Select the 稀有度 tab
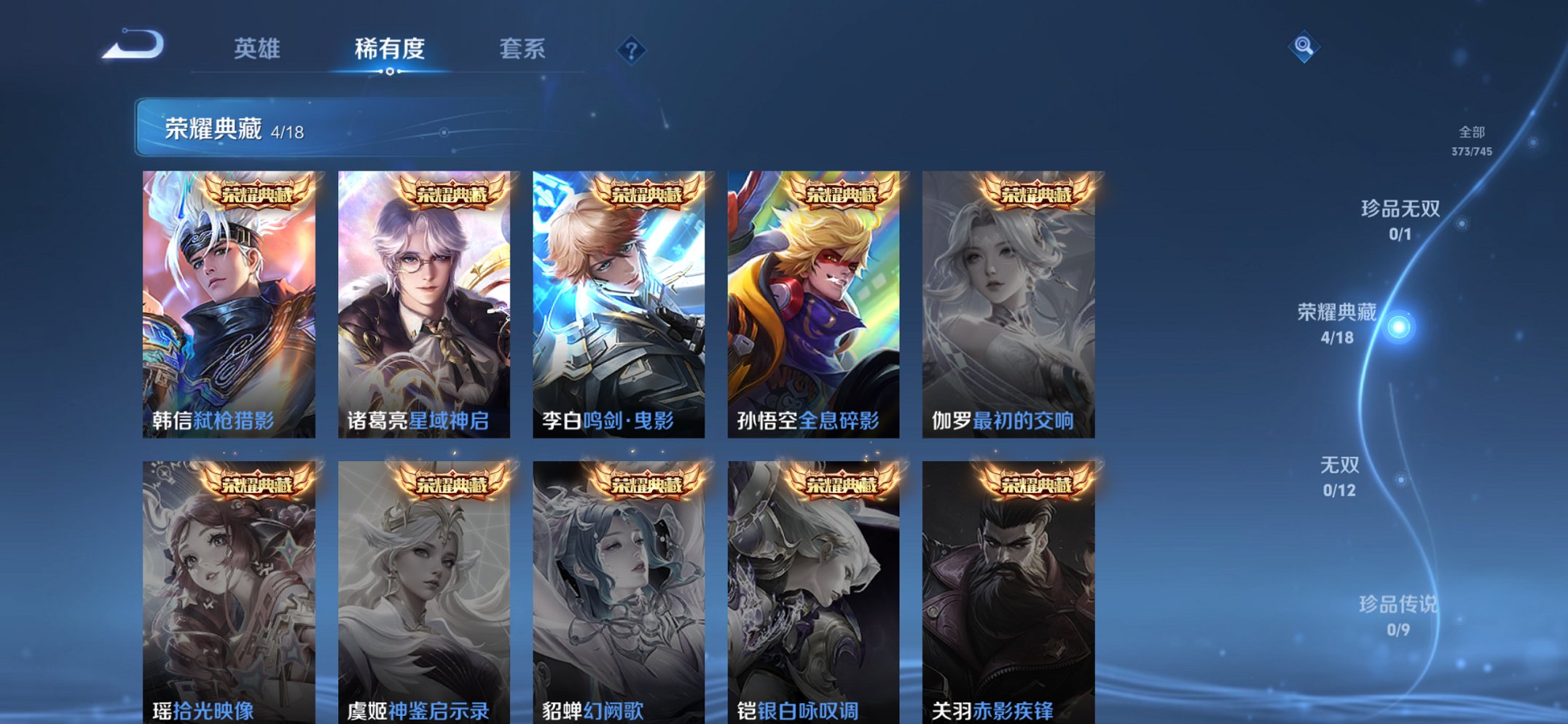 [x=390, y=45]
